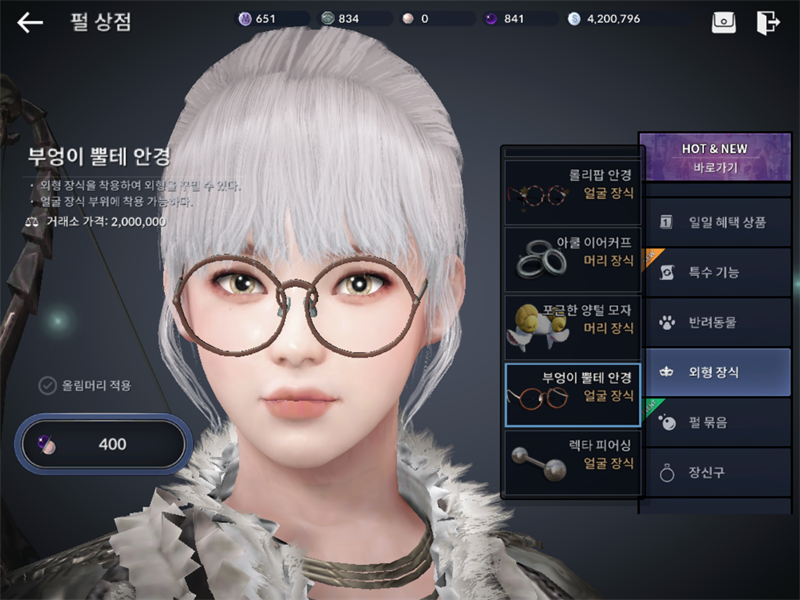Open the 반려동물 pet category
The image size is (800, 600).
coord(714,322)
